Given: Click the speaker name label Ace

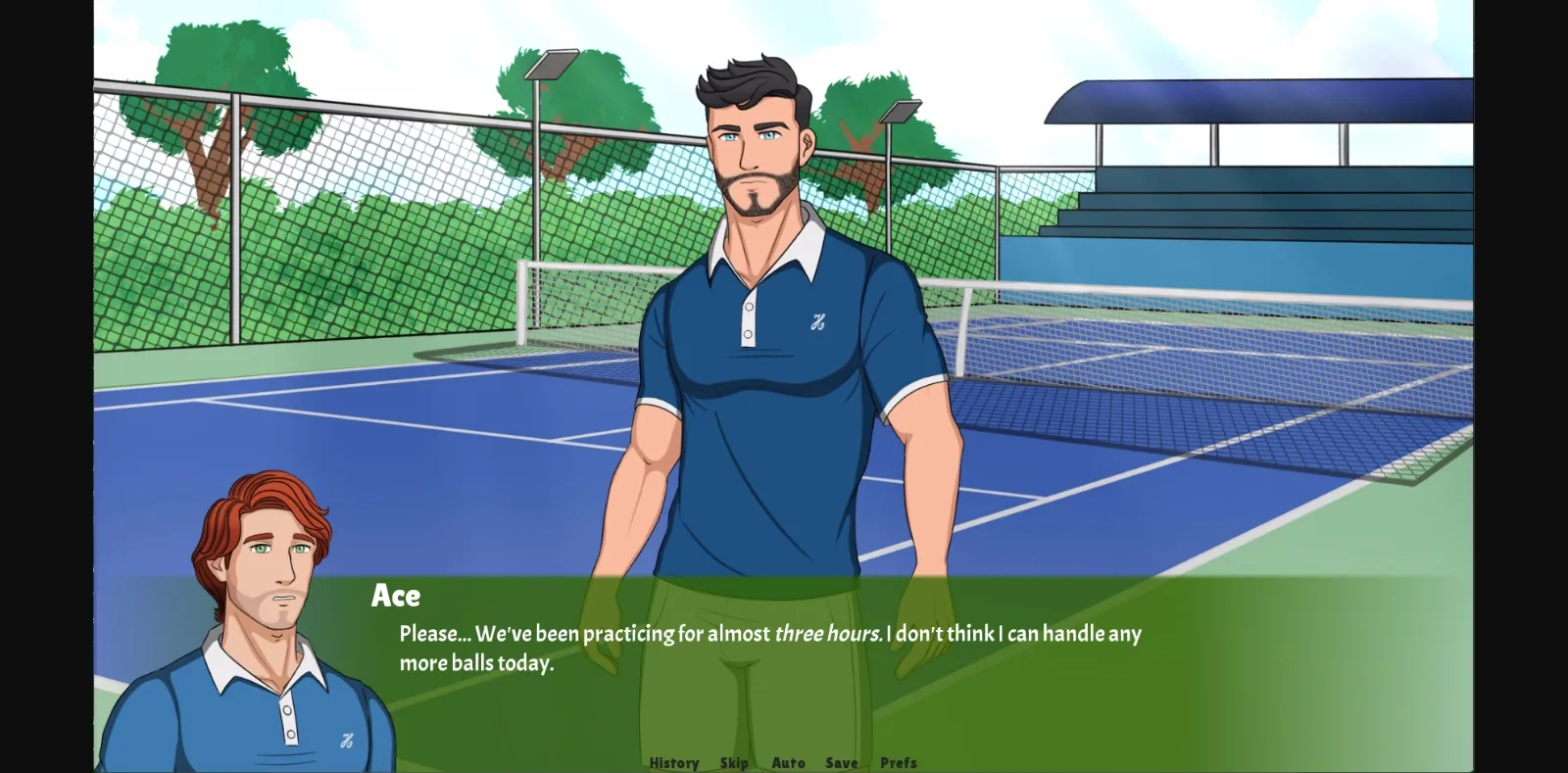Looking at the screenshot, I should pos(396,596).
